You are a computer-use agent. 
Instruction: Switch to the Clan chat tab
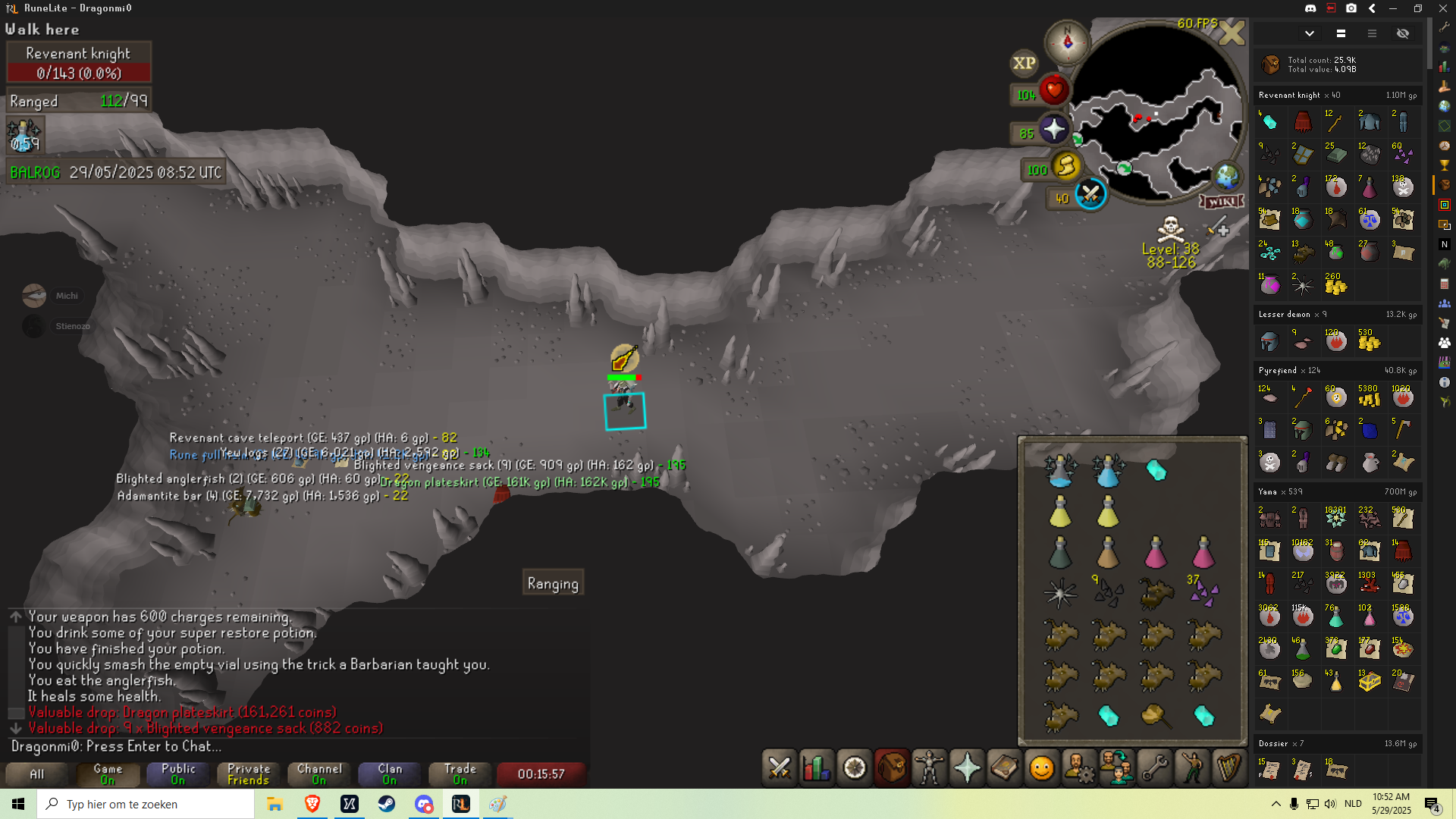390,774
